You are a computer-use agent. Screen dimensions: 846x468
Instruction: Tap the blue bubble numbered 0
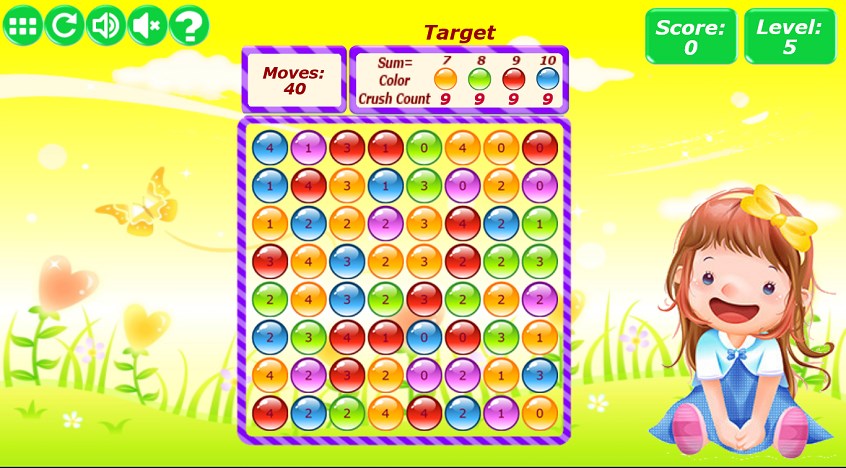pos(424,336)
